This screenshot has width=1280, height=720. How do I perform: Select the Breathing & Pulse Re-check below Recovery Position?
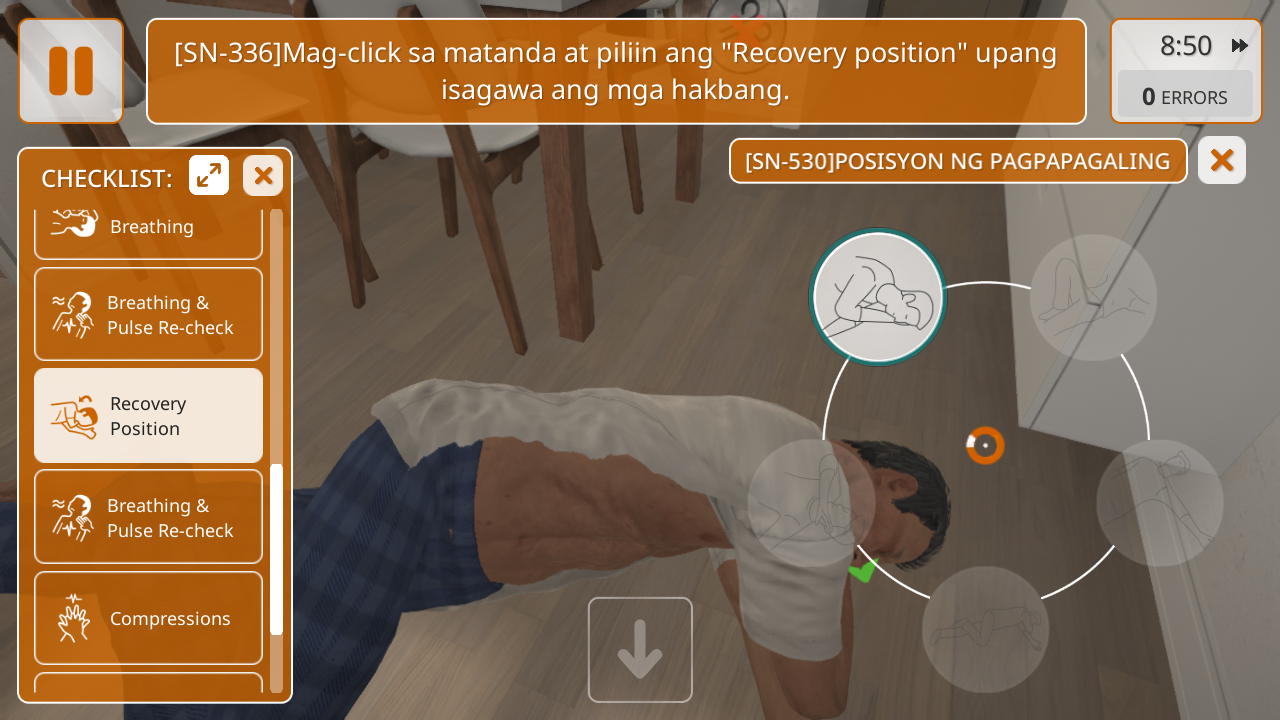point(149,517)
